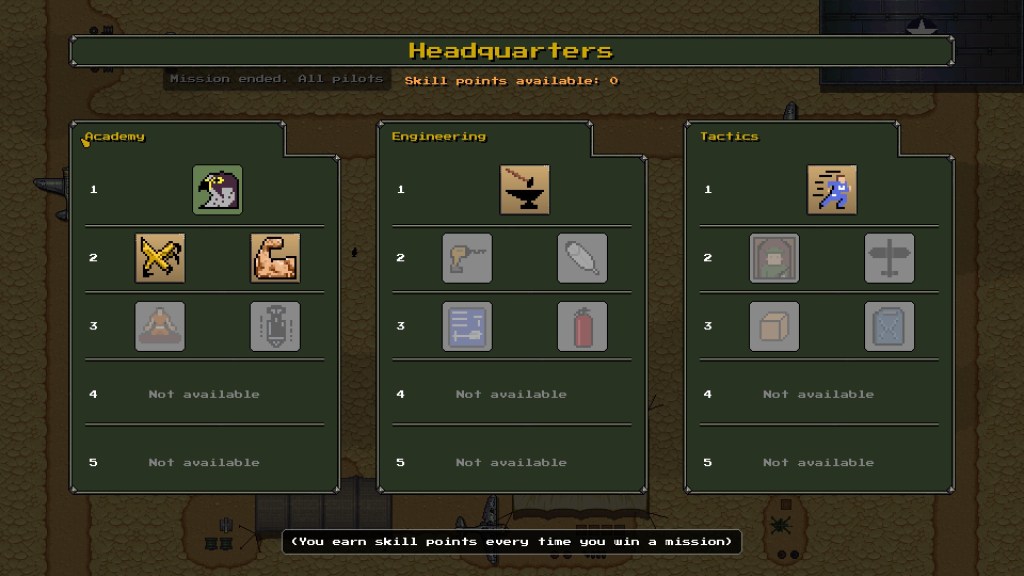This screenshot has height=576, width=1024.
Task: Select the anvil and hammer Engineering skill
Action: point(525,189)
